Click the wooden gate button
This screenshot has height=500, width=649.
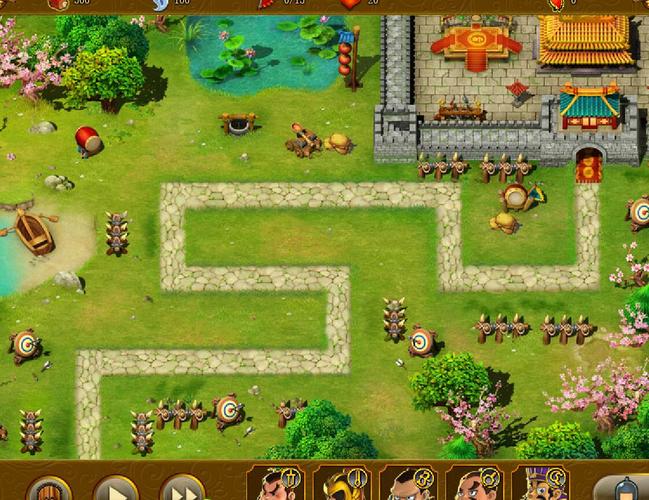coord(49,489)
